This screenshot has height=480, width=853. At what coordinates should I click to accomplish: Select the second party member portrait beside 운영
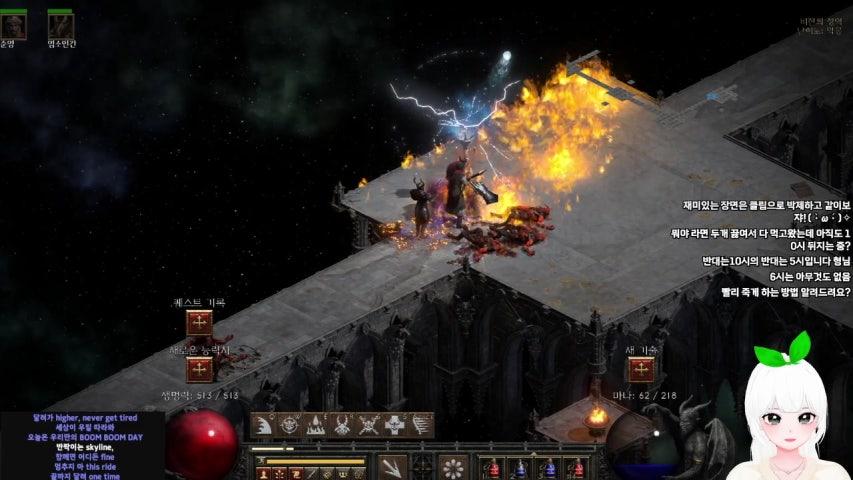click(x=60, y=26)
